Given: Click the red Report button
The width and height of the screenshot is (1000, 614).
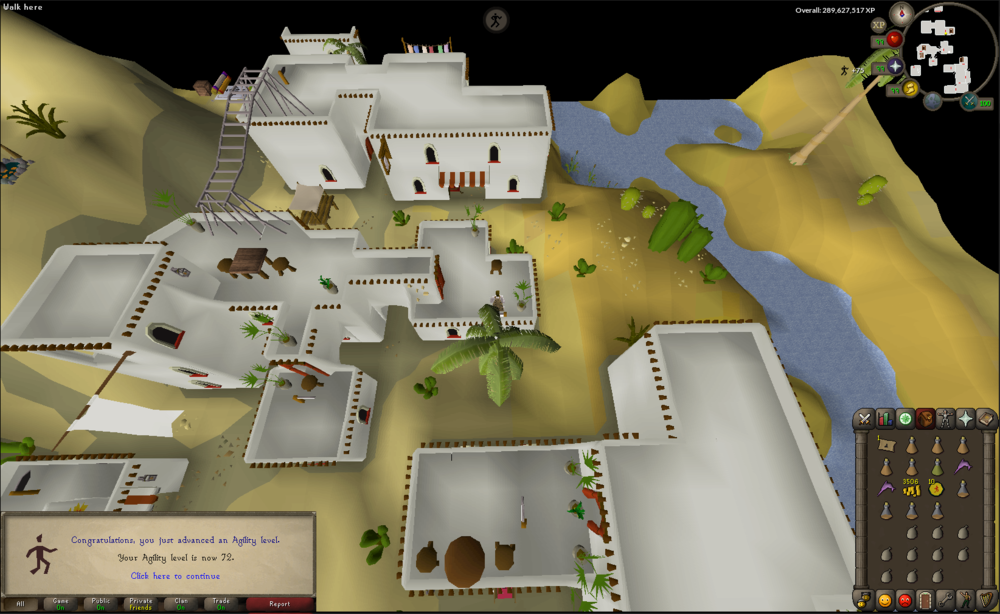Looking at the screenshot, I should point(279,604).
